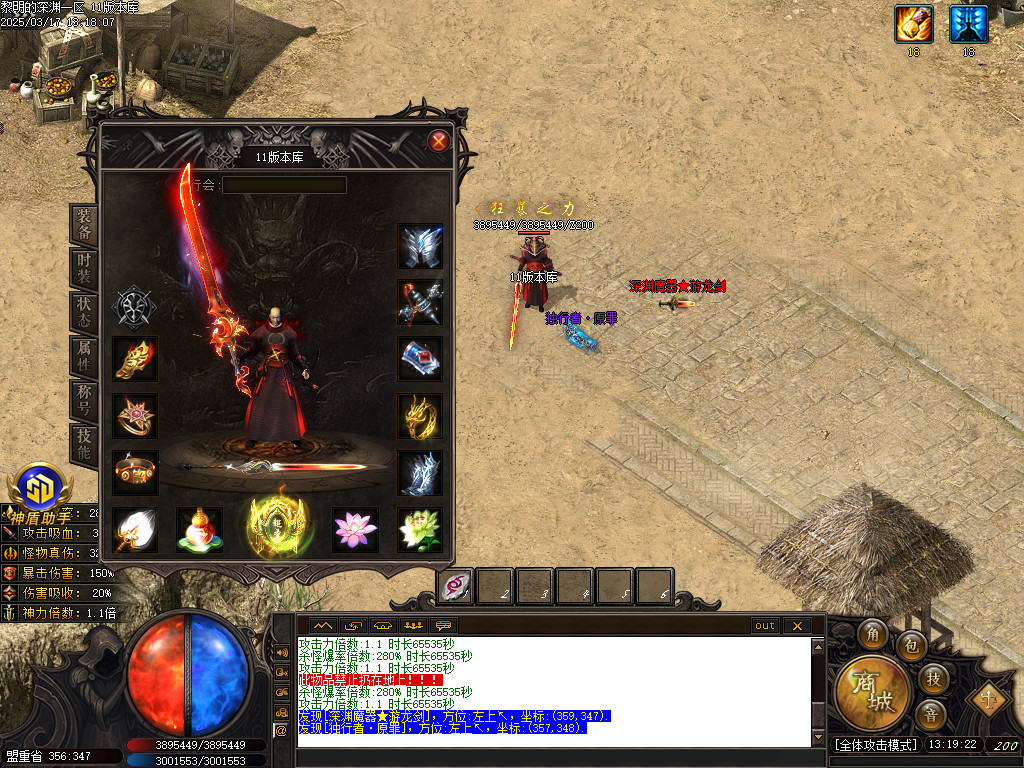Switch to the 技能 skills tab
Image resolution: width=1024 pixels, height=768 pixels.
[85, 442]
